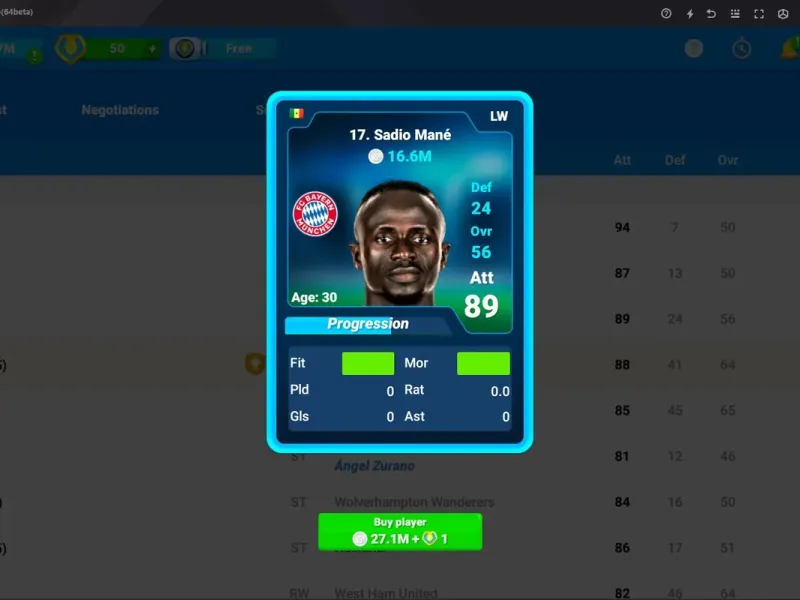Sort the list by Ovr column
Viewport: 800px width, 600px height.
pos(727,160)
